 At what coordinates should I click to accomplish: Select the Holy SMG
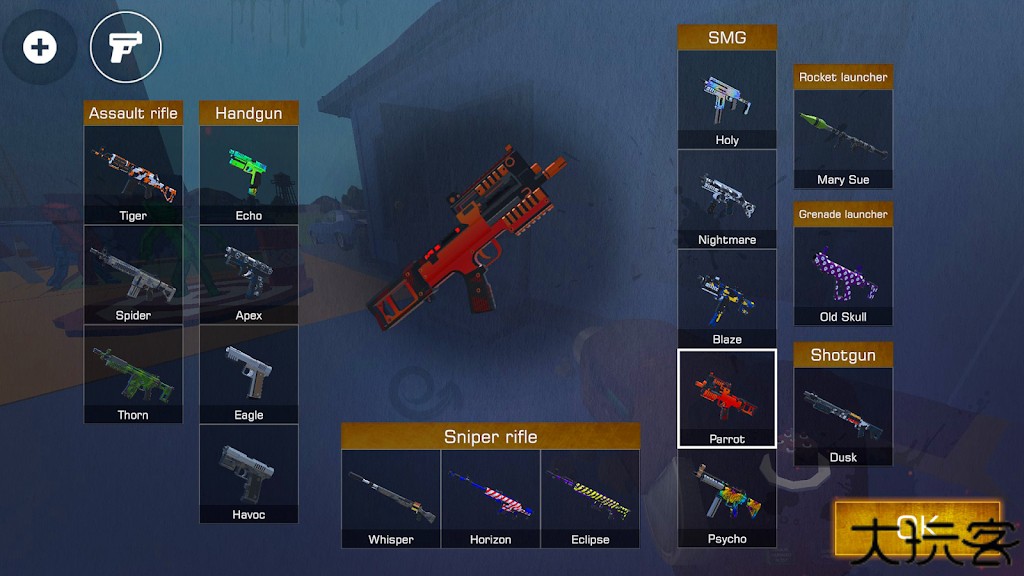coord(727,100)
